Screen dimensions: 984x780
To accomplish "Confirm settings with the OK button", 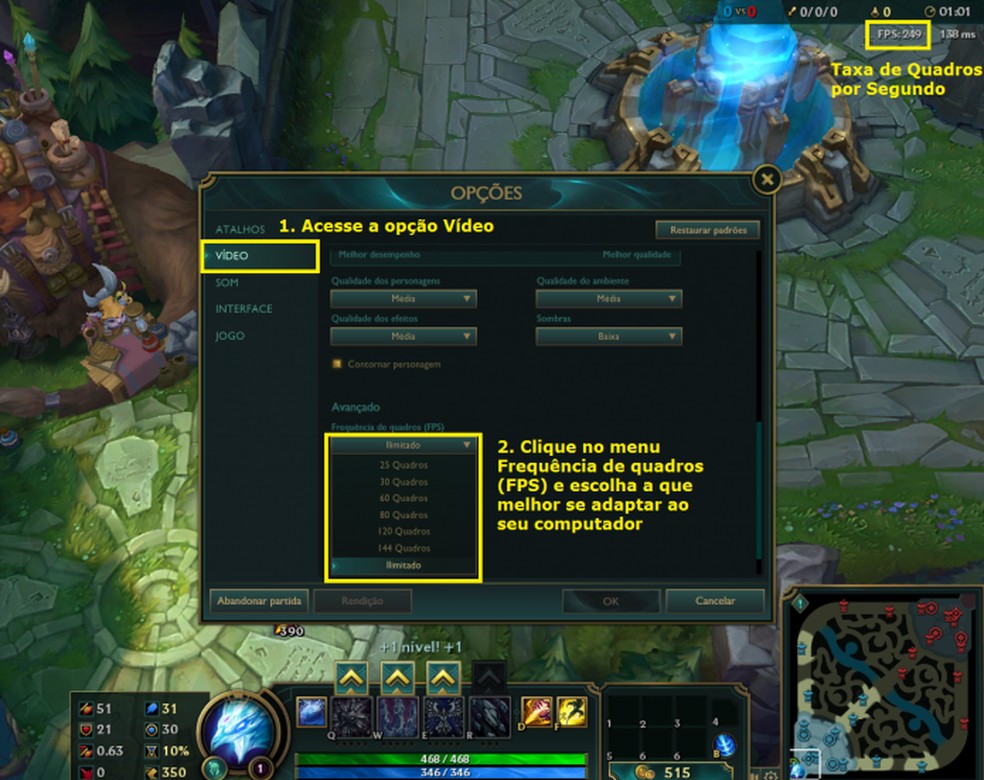I will tap(610, 601).
